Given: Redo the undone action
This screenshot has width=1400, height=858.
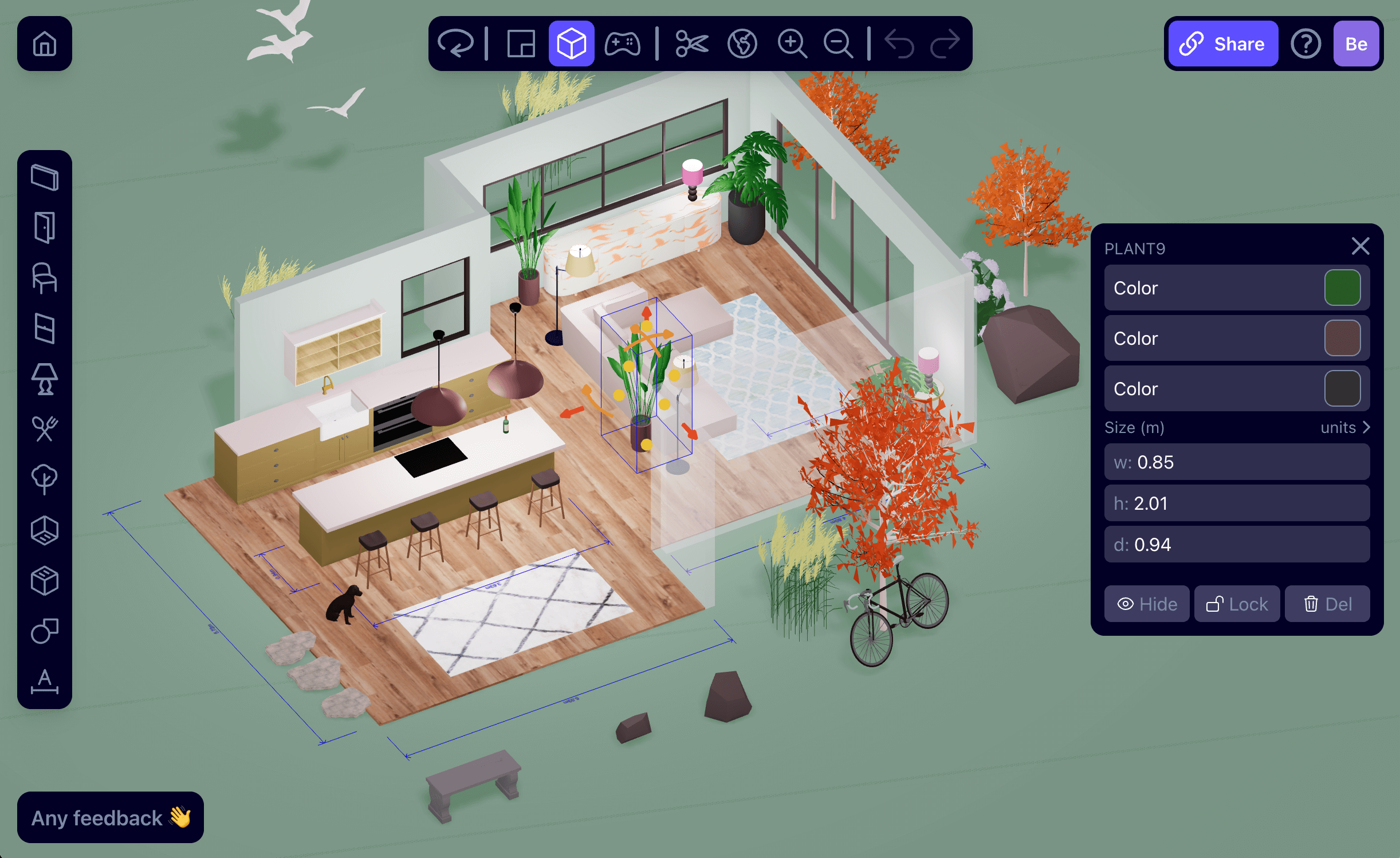Looking at the screenshot, I should [945, 44].
